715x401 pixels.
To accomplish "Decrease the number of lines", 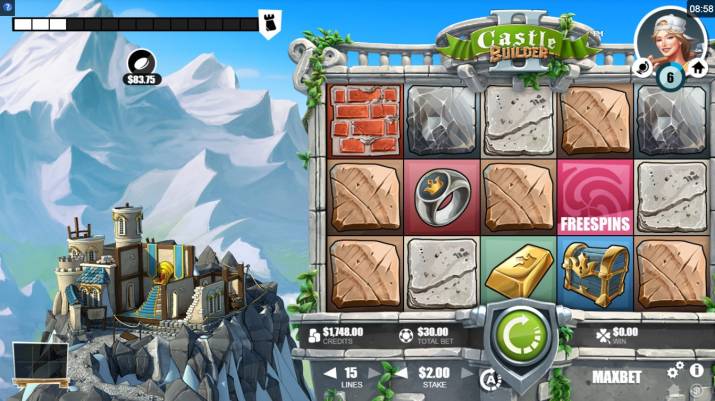I will tap(331, 373).
